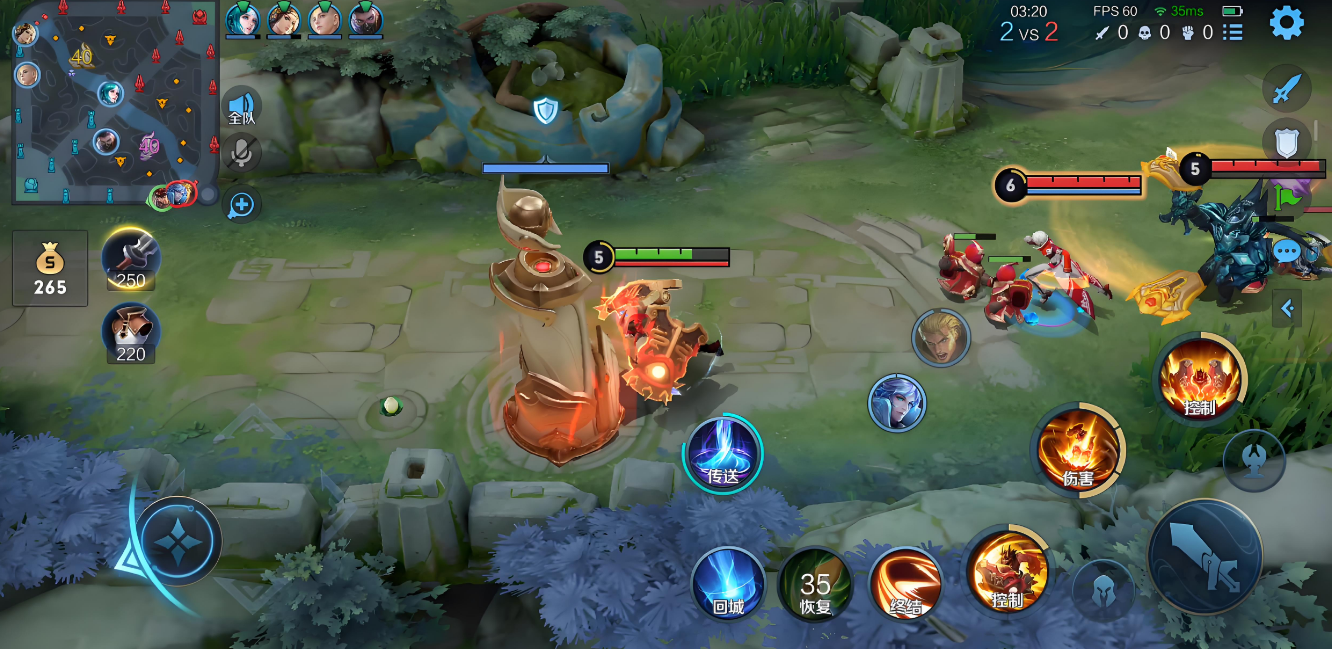
Task: Buy the recommended 220 gold armor item
Action: click(x=131, y=332)
